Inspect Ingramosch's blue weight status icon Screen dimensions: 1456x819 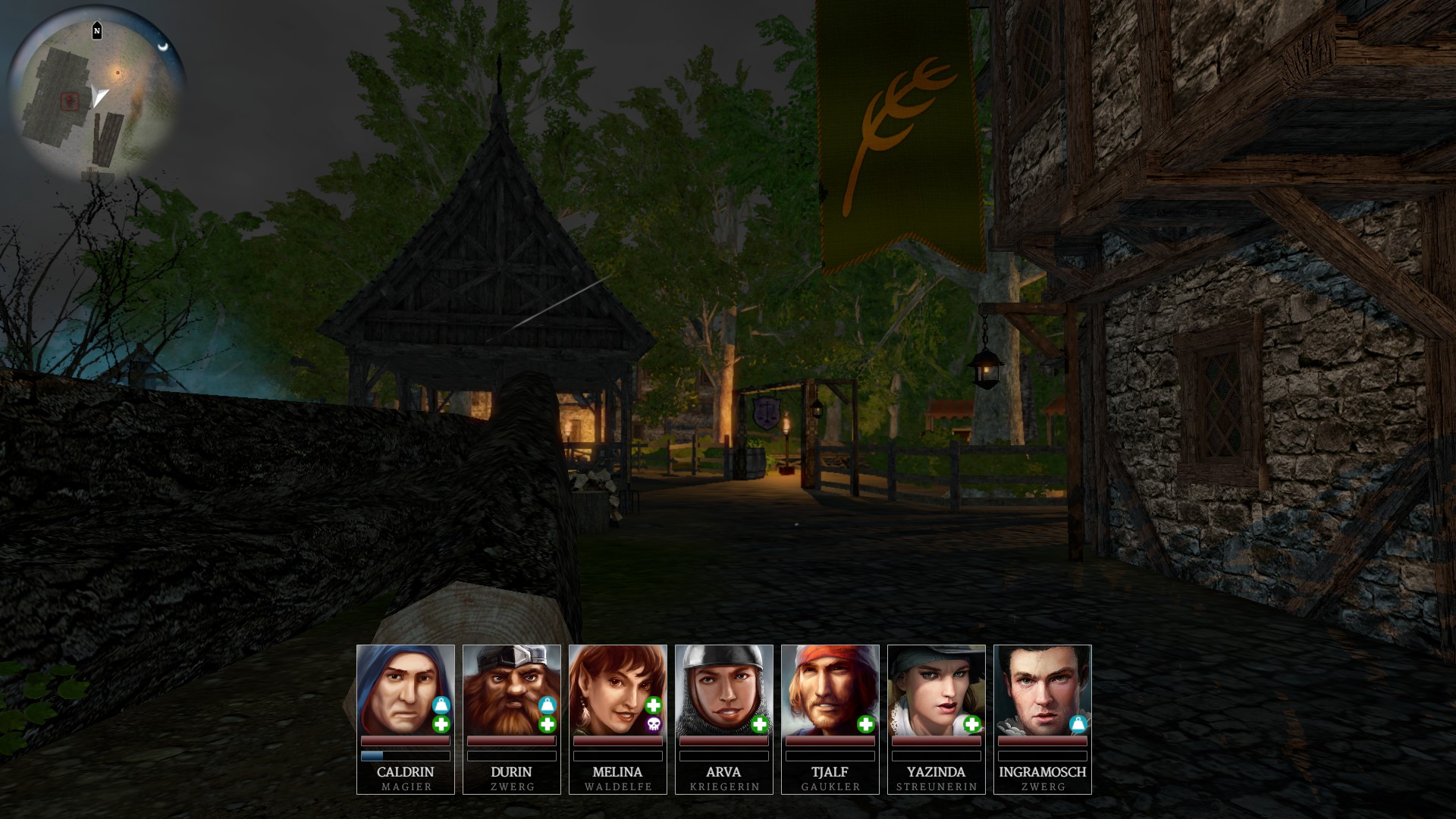click(1078, 724)
